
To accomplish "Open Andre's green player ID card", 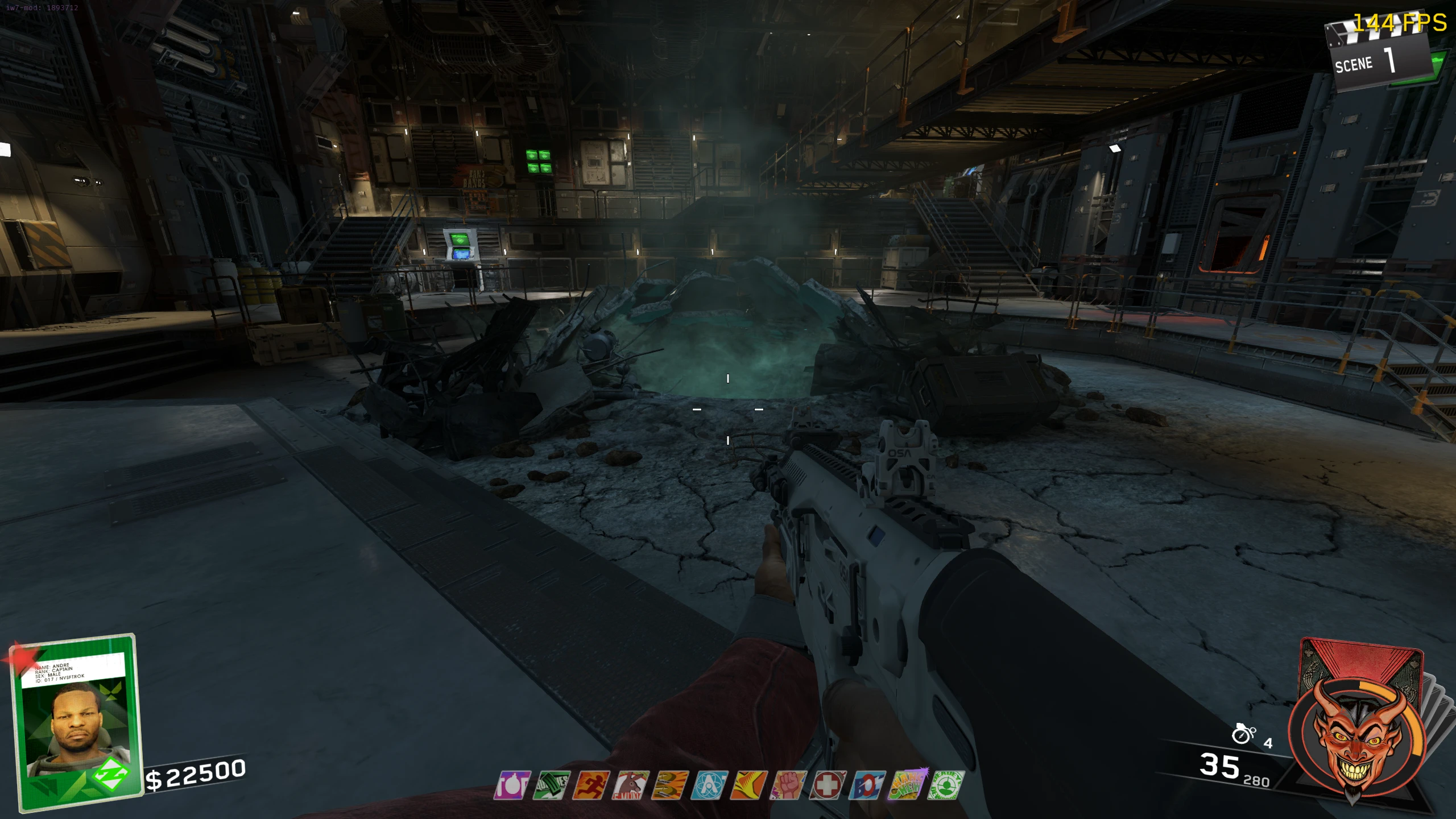I will 77,721.
